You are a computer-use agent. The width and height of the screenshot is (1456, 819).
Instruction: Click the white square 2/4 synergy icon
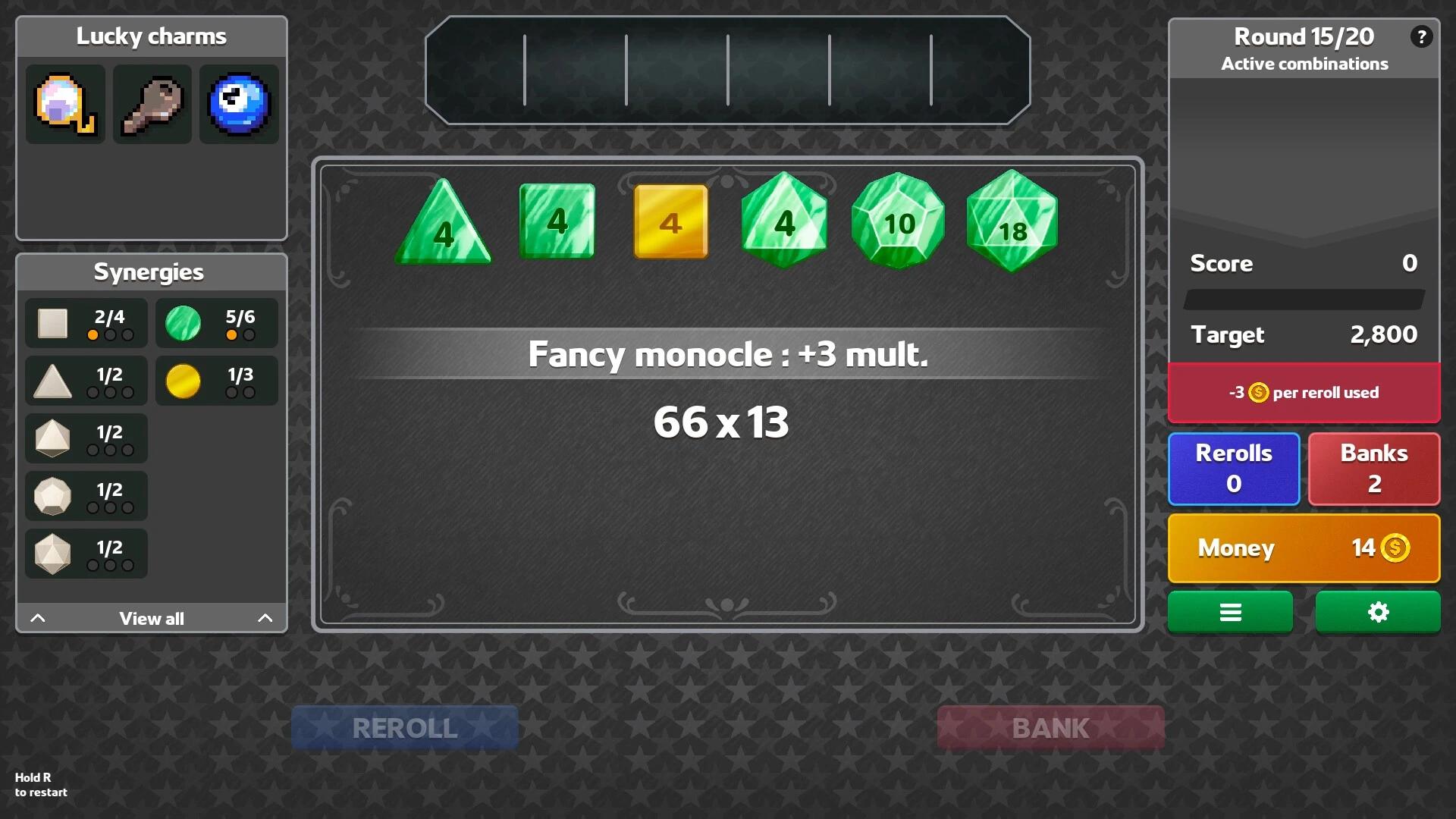pyautogui.click(x=53, y=322)
